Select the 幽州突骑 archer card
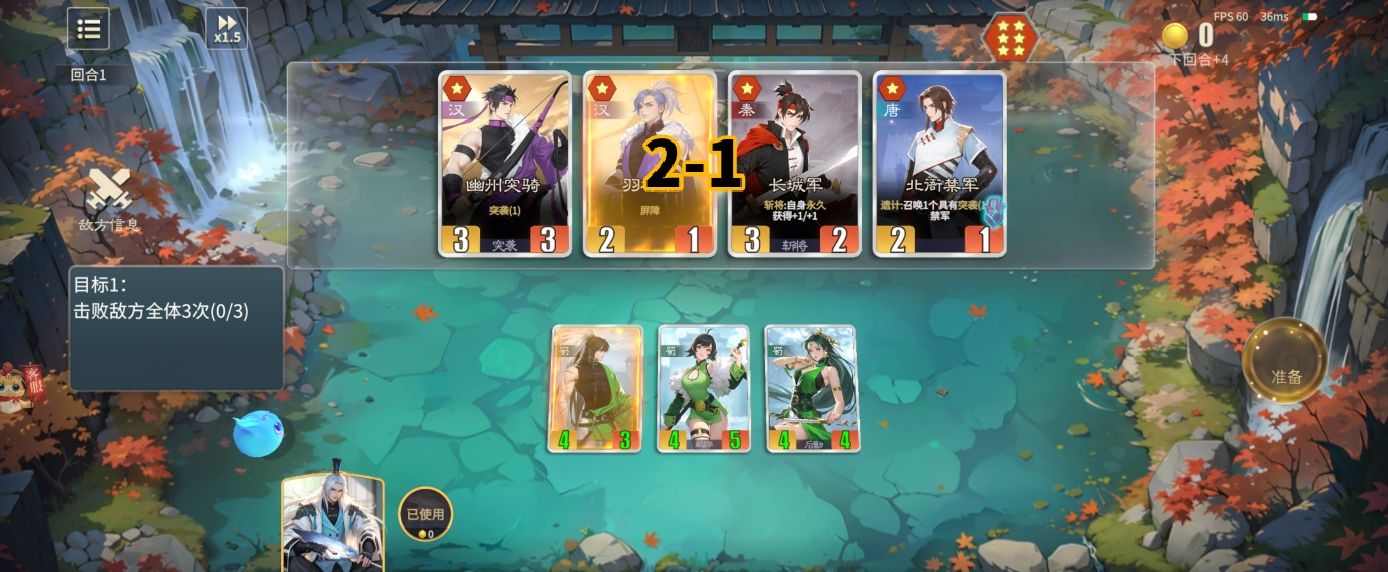 coord(505,163)
